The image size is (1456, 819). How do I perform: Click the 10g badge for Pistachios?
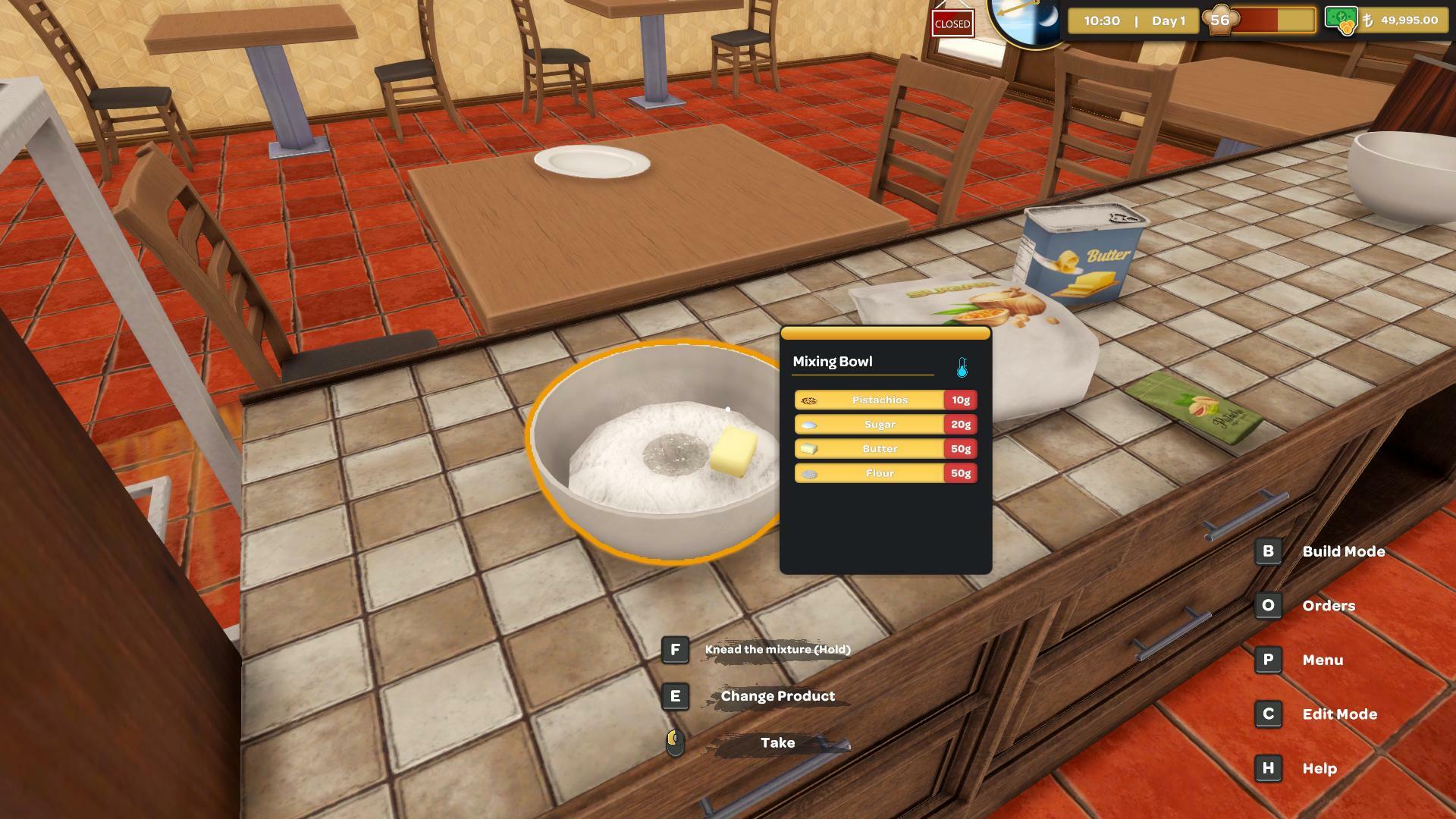(x=960, y=400)
